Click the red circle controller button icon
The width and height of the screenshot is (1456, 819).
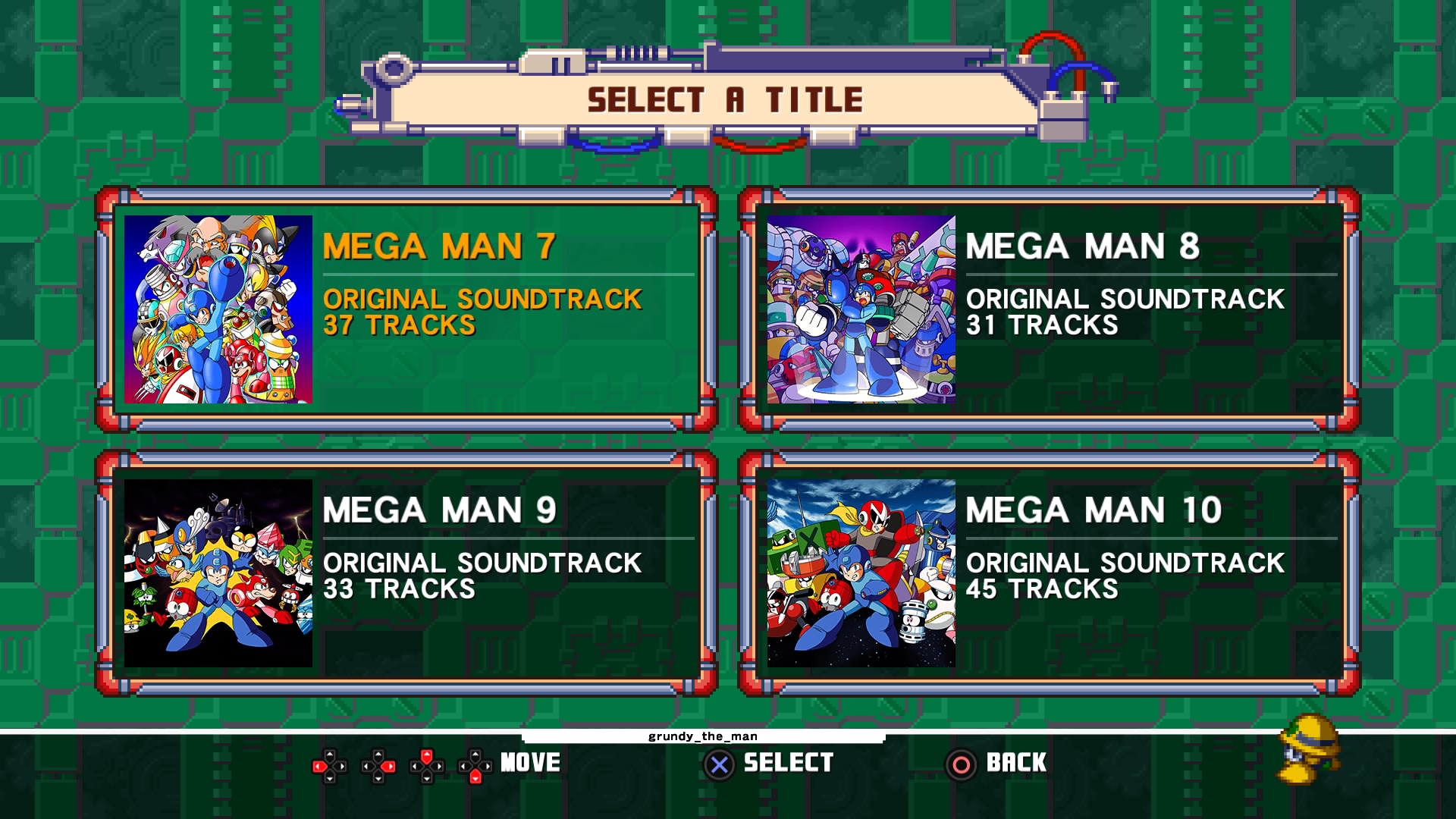tap(961, 762)
